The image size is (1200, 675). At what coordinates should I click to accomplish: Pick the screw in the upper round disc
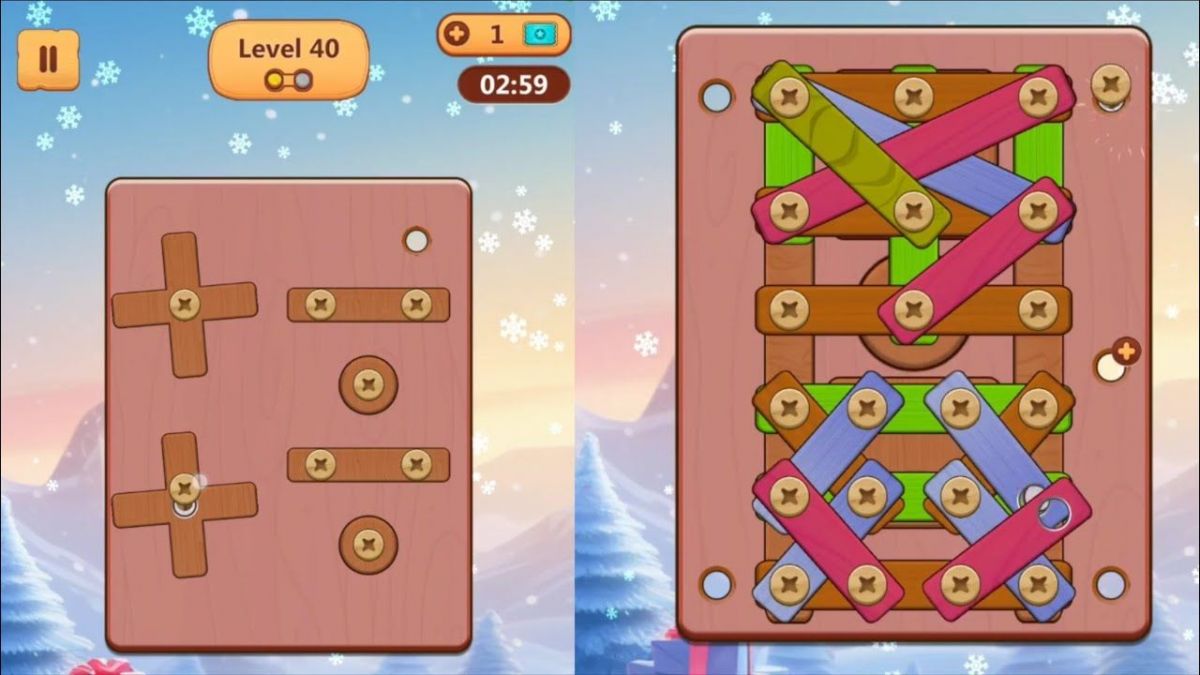coord(368,384)
